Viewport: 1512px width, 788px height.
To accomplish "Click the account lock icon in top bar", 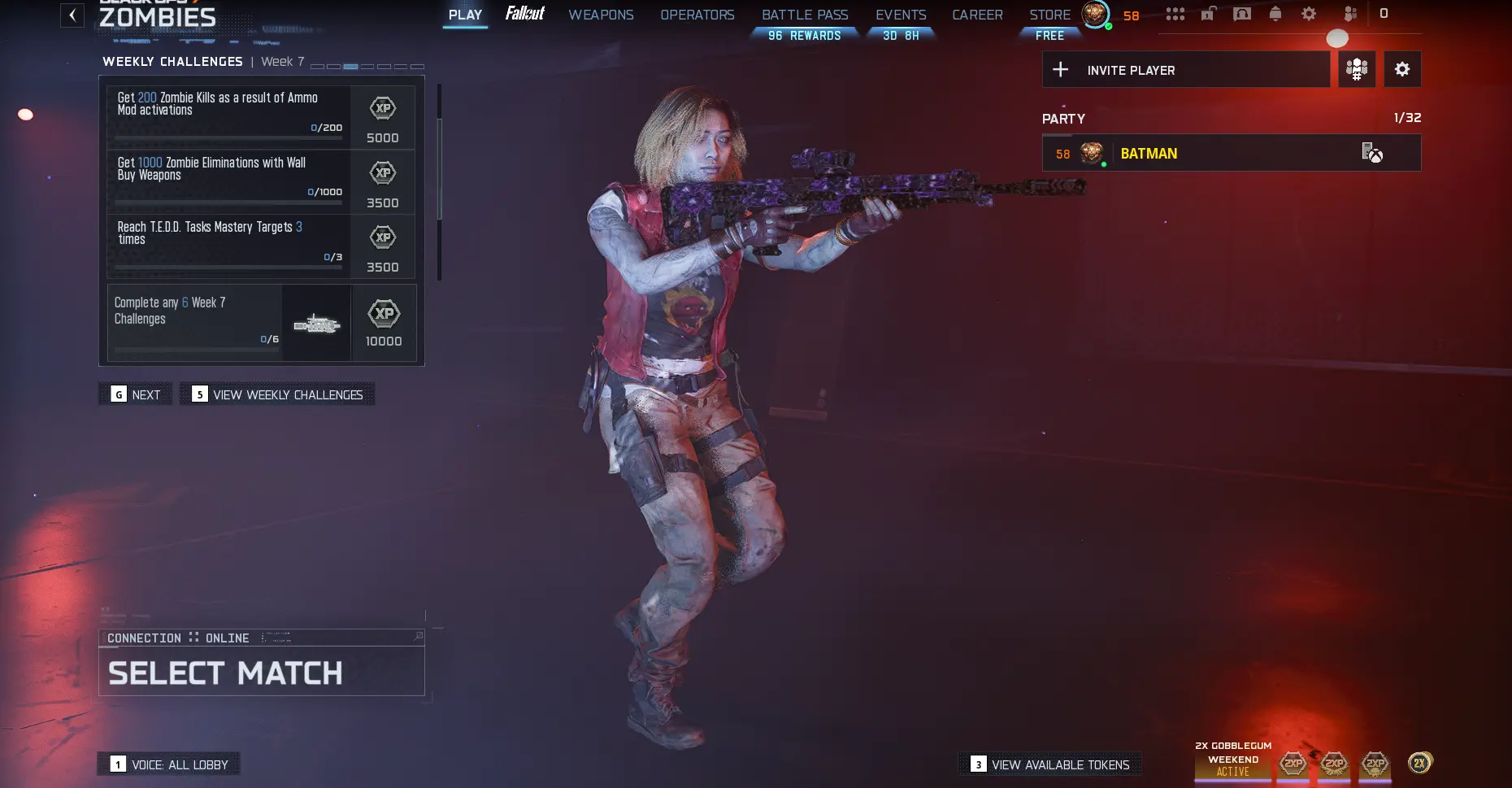I will click(x=1209, y=14).
